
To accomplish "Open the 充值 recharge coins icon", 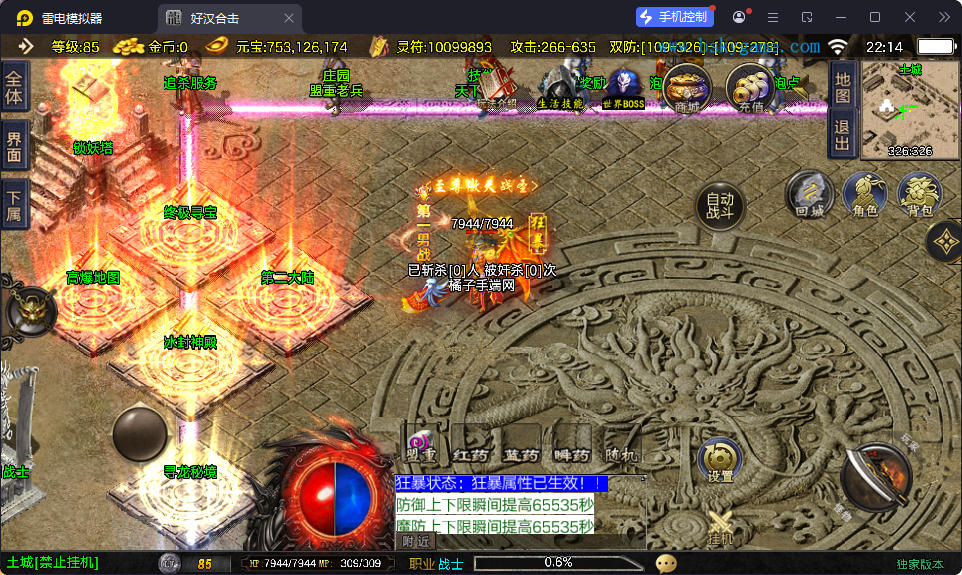I will coord(749,88).
